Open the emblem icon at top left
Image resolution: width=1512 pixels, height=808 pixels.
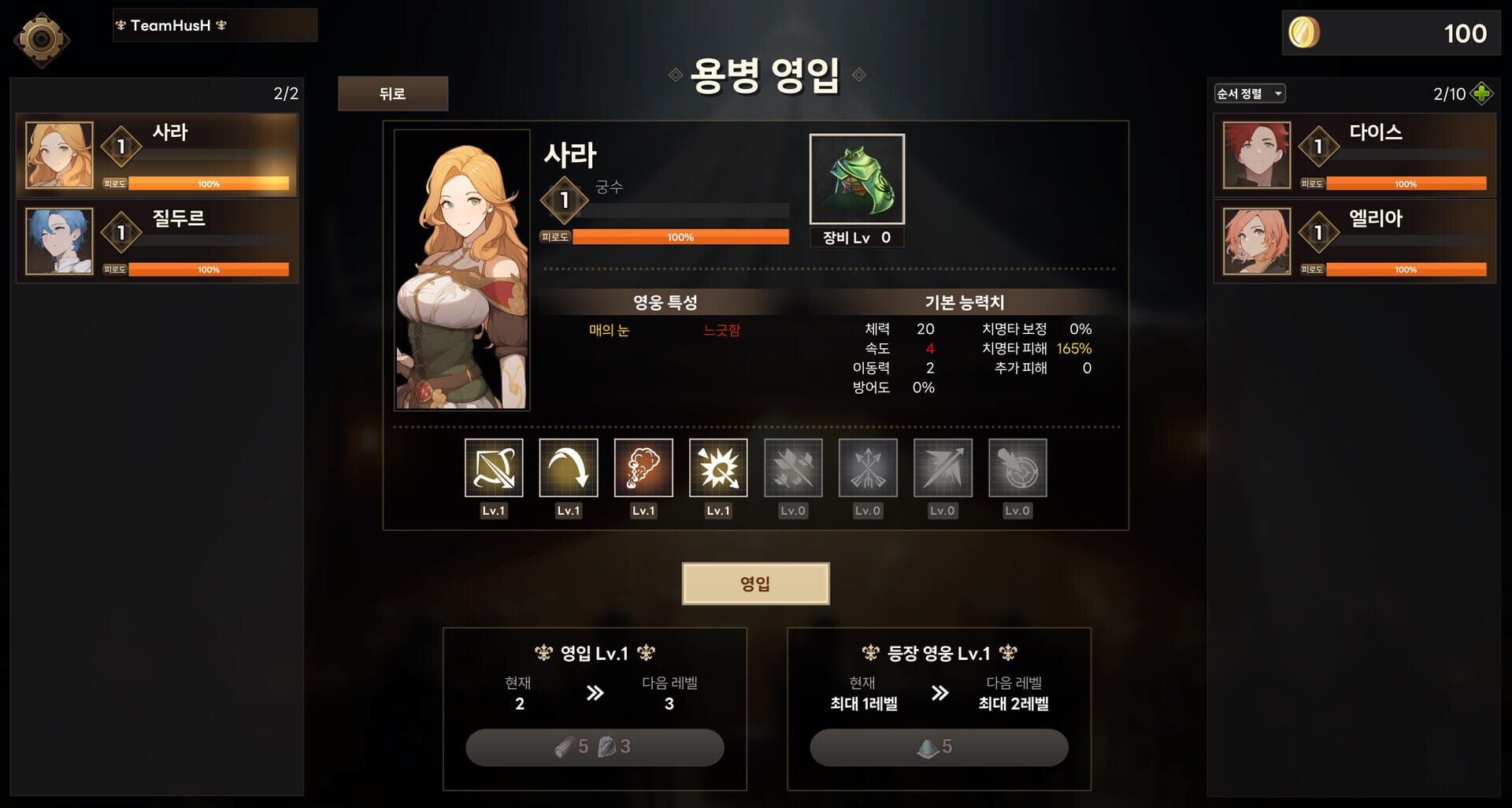click(42, 39)
